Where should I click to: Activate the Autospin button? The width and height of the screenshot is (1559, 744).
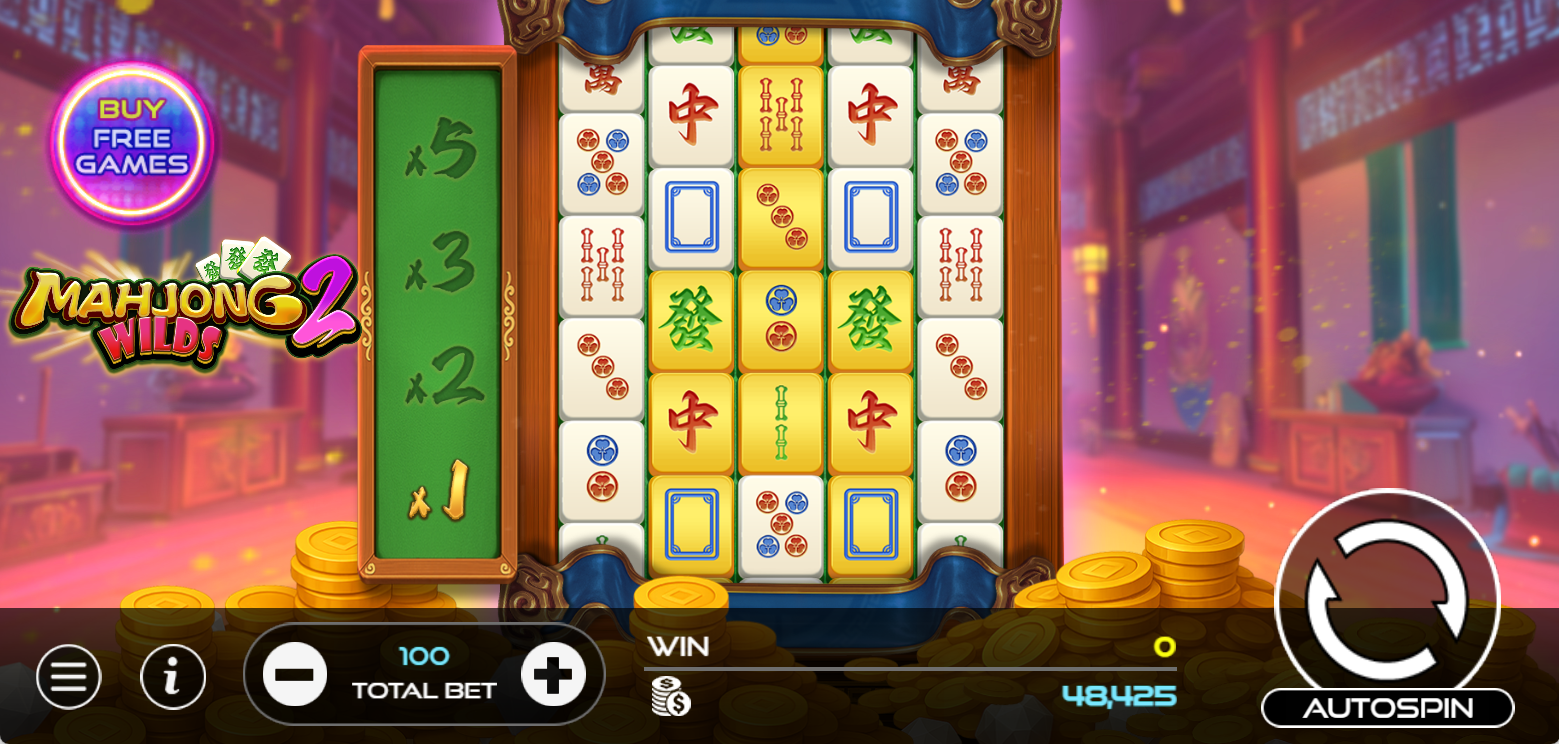1387,708
